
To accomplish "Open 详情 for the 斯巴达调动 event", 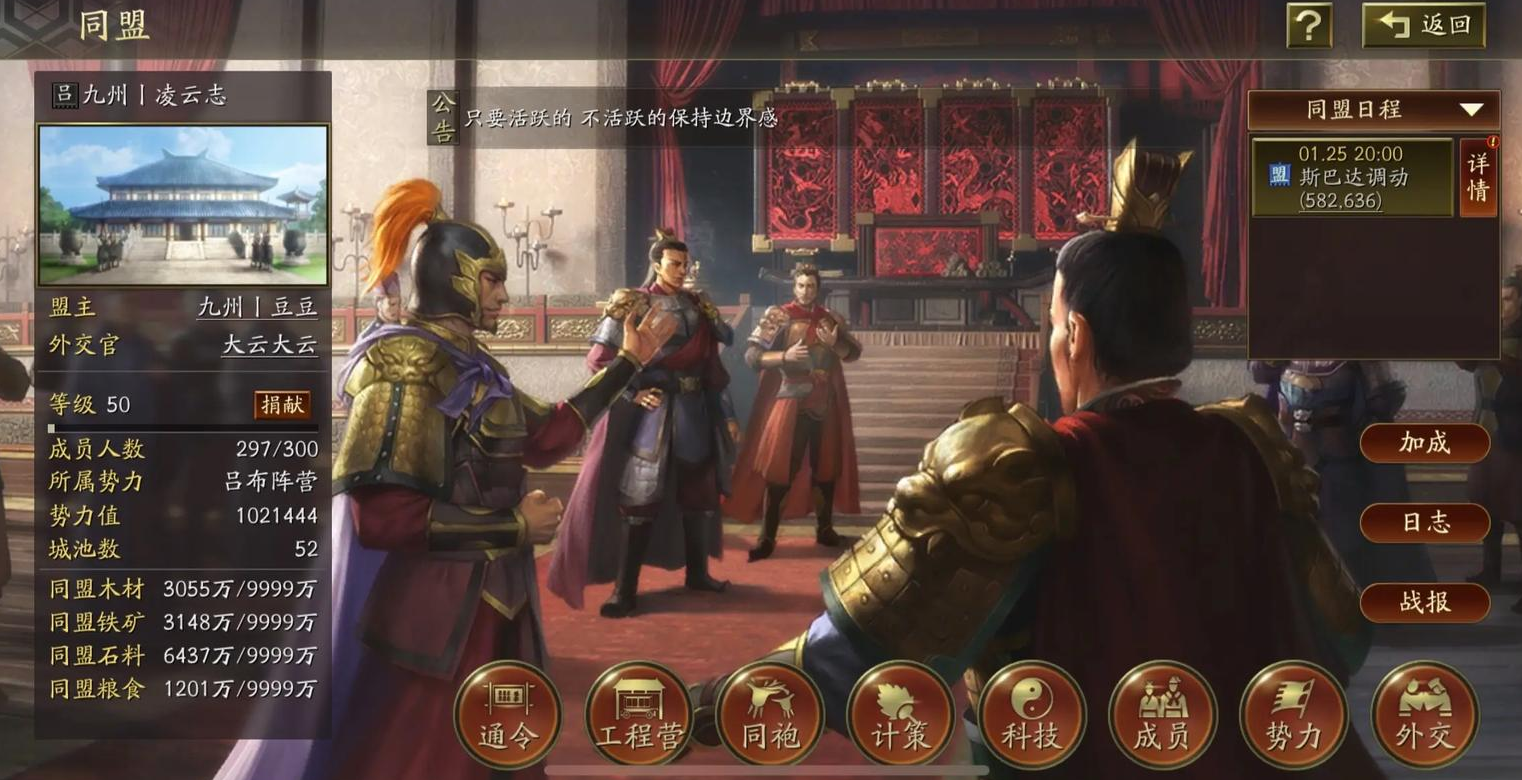I will 1477,180.
